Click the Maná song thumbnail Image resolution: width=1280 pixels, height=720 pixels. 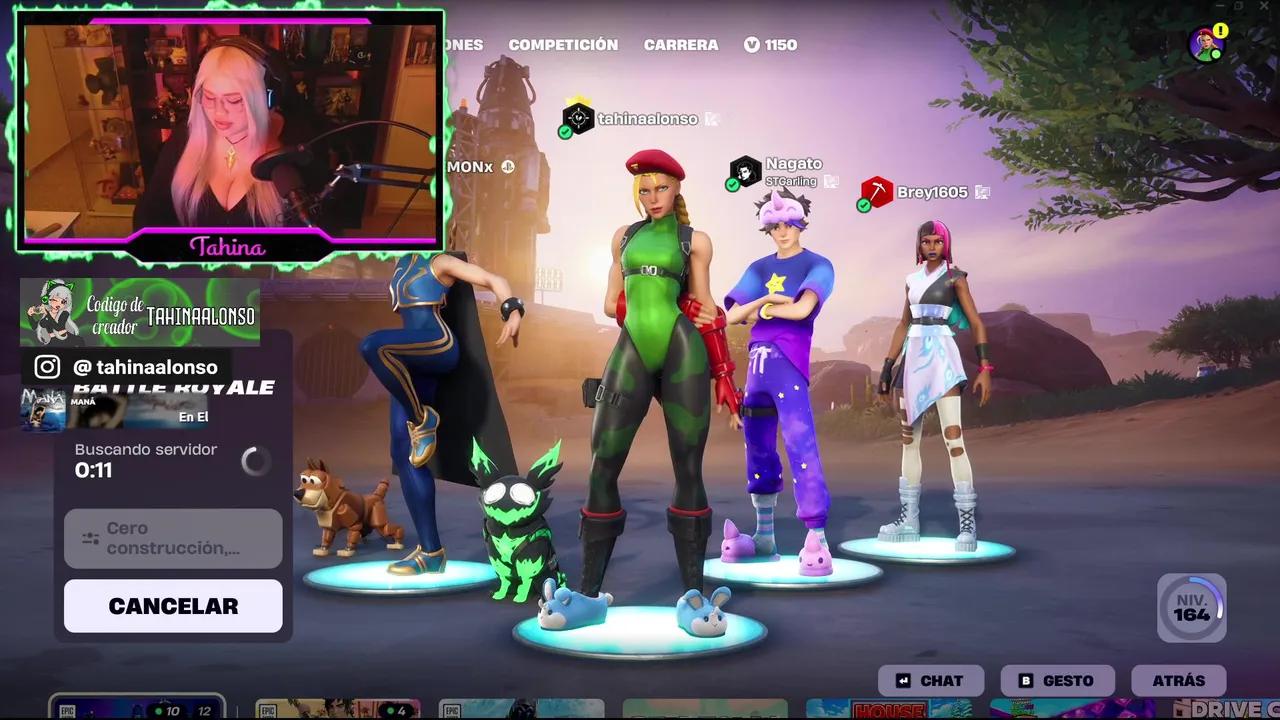pyautogui.click(x=43, y=409)
